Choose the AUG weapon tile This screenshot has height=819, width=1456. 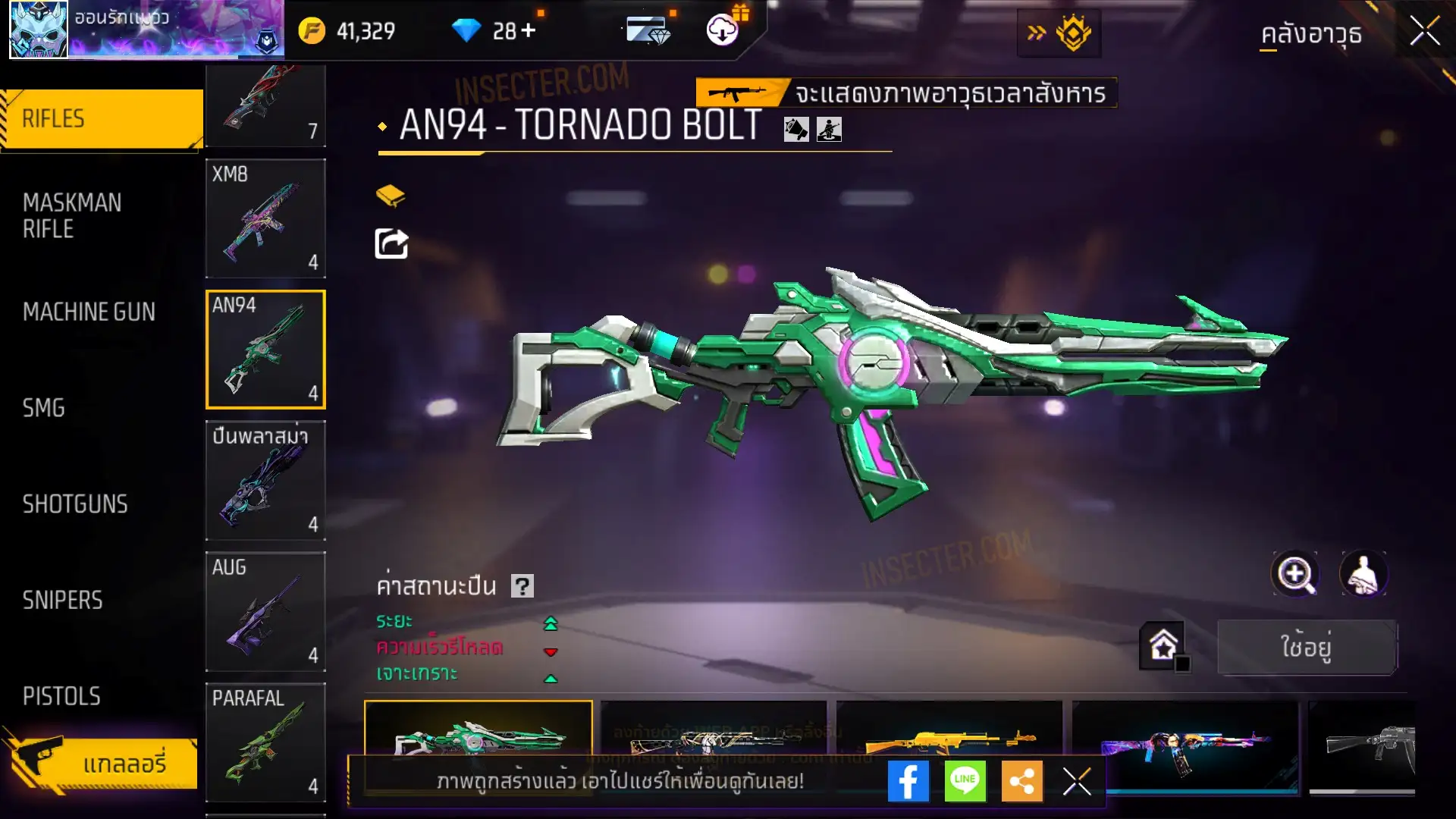click(265, 611)
